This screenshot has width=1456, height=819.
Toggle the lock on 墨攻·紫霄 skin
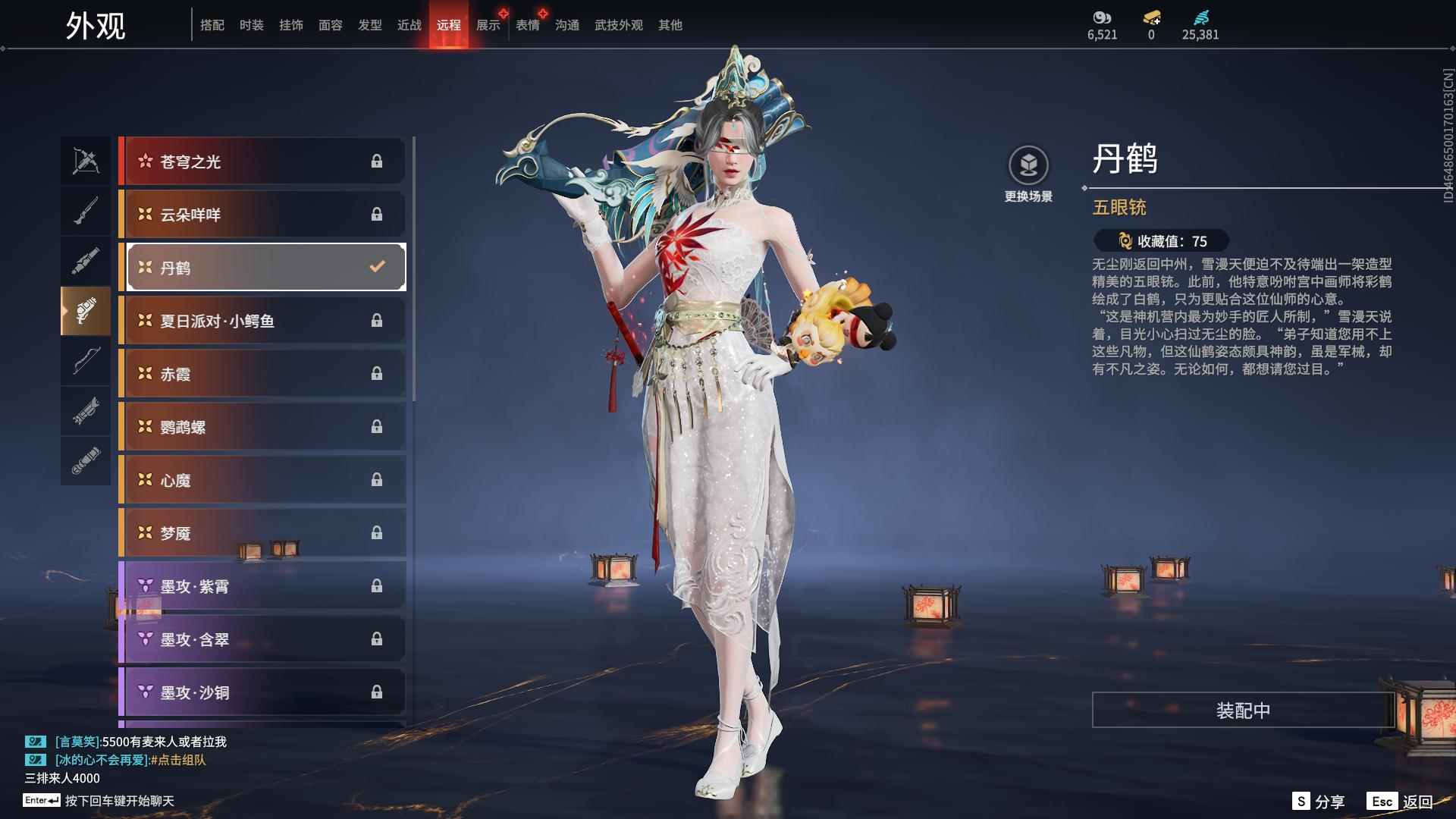pyautogui.click(x=378, y=585)
